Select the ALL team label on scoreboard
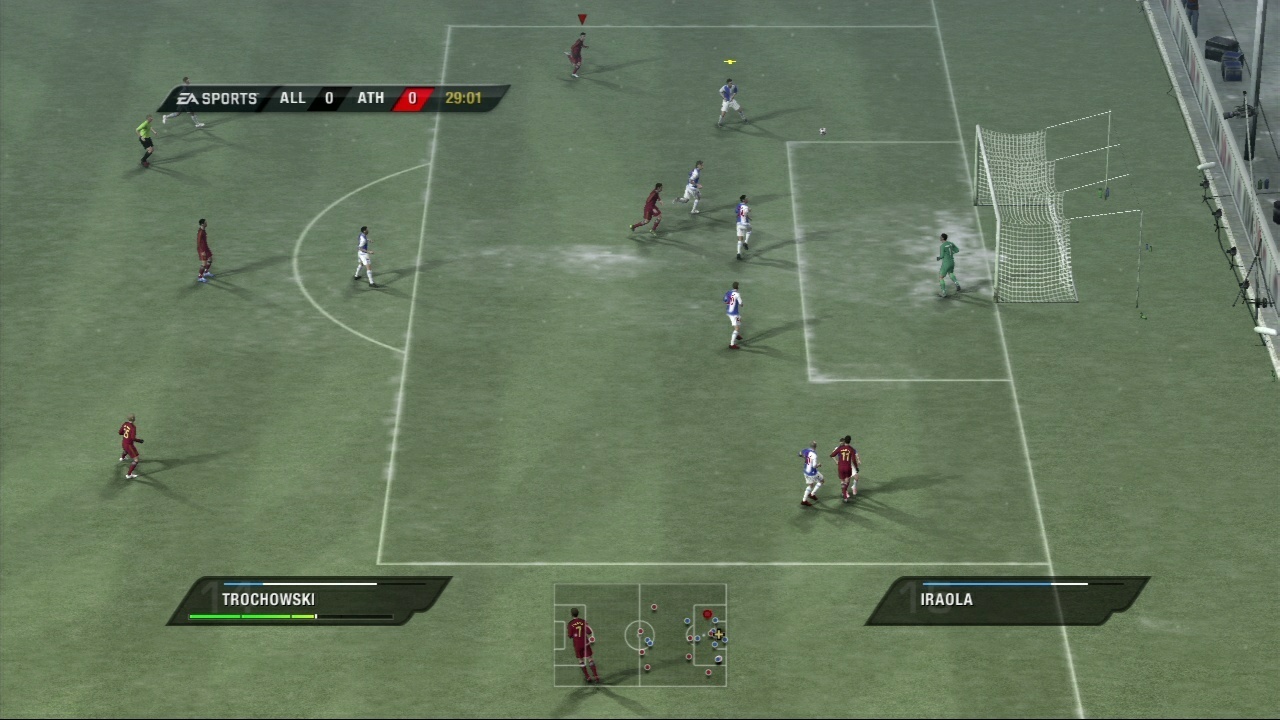 tap(292, 98)
